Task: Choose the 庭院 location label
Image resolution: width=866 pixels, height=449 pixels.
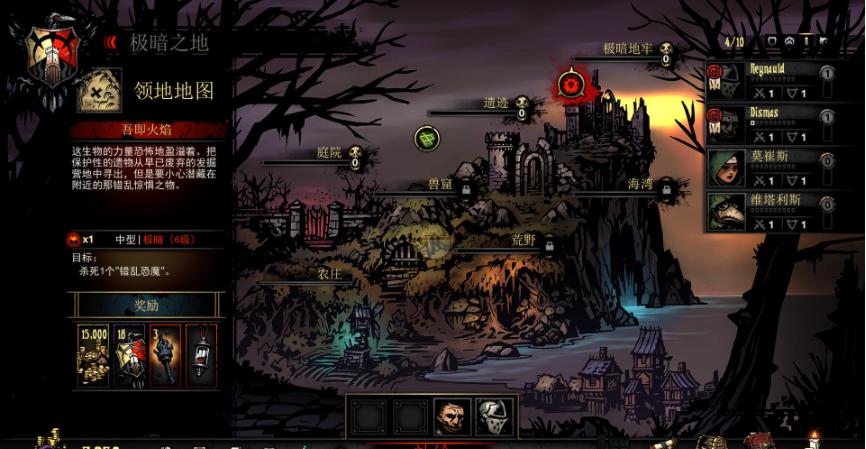Action: 329,153
